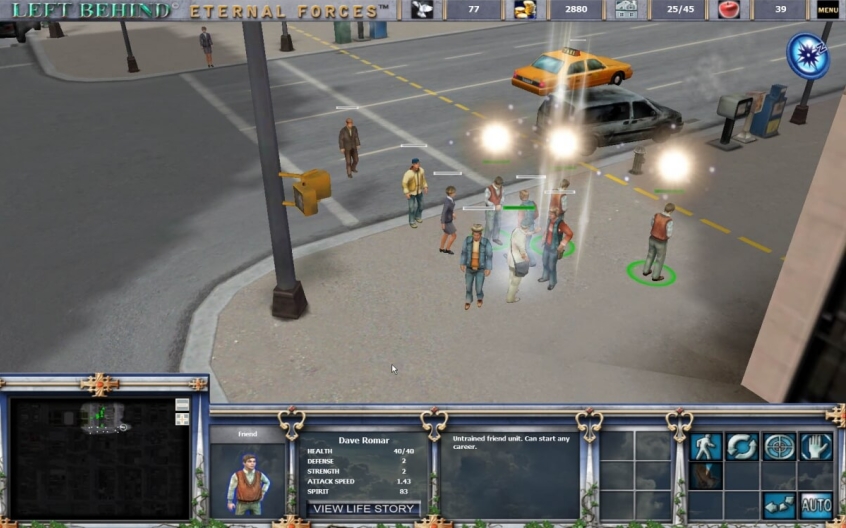846x528 pixels.
Task: Open the MENU button
Action: click(x=828, y=10)
